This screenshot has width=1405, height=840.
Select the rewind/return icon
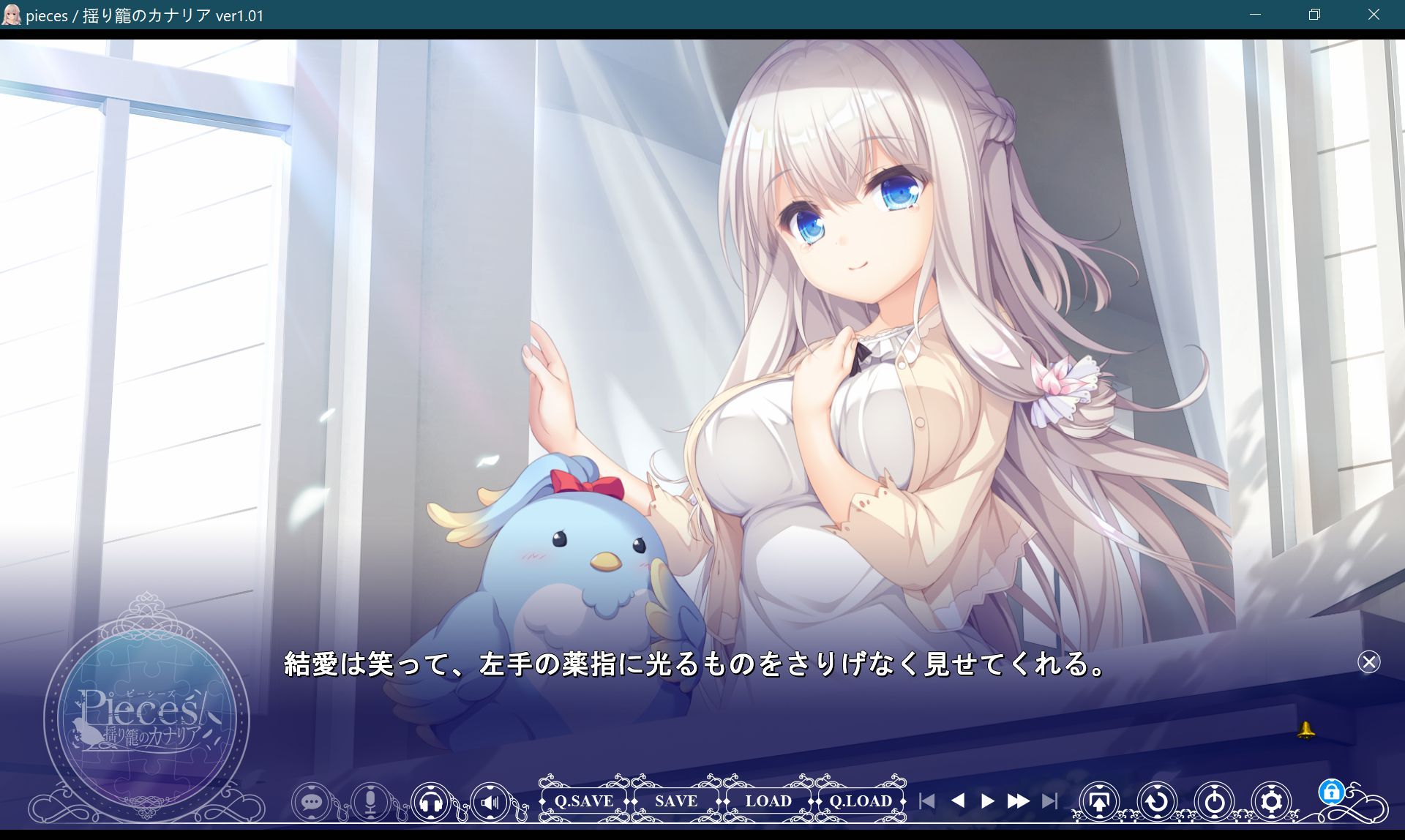click(x=1156, y=801)
